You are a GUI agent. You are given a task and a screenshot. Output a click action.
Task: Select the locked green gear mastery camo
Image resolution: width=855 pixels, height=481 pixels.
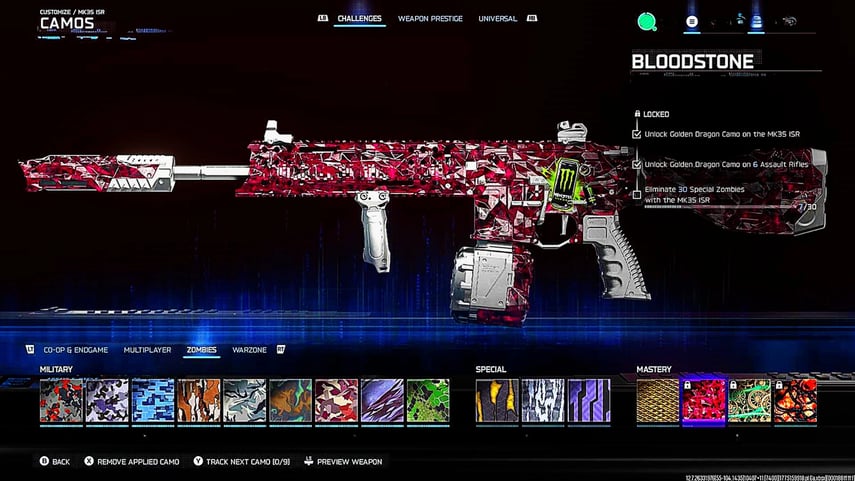click(x=749, y=400)
